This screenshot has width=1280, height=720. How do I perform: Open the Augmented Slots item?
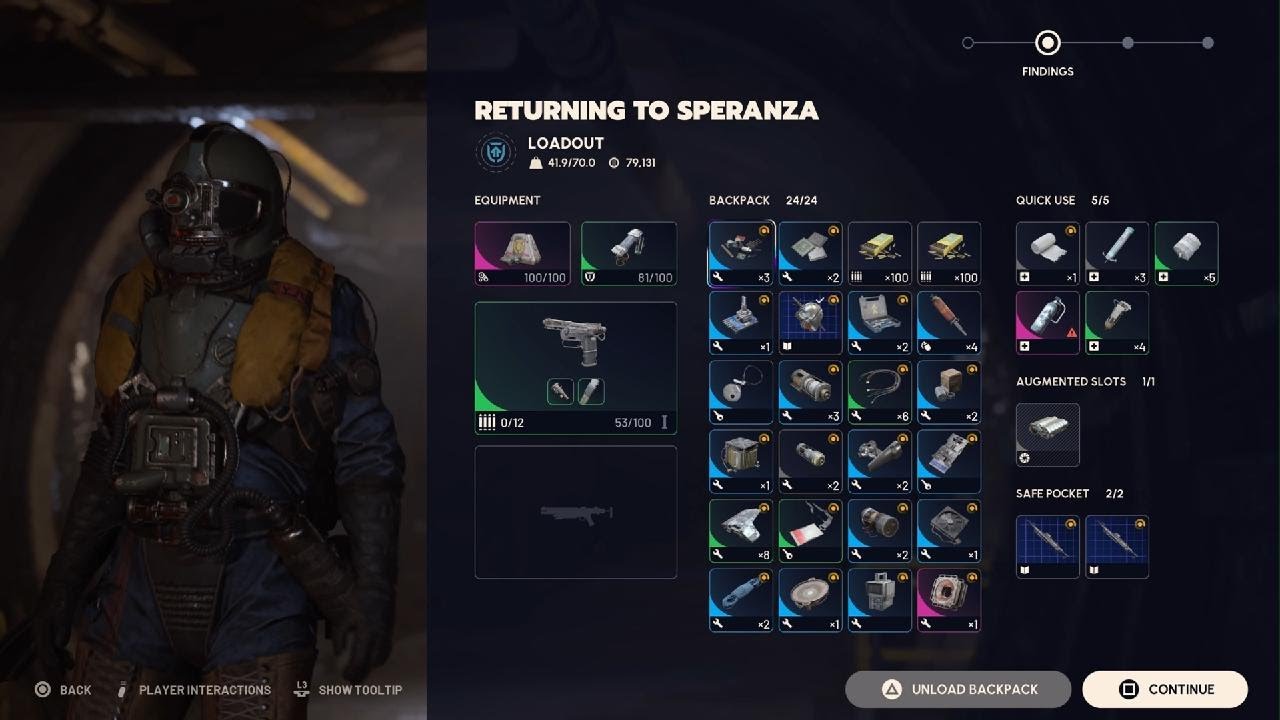click(1047, 434)
